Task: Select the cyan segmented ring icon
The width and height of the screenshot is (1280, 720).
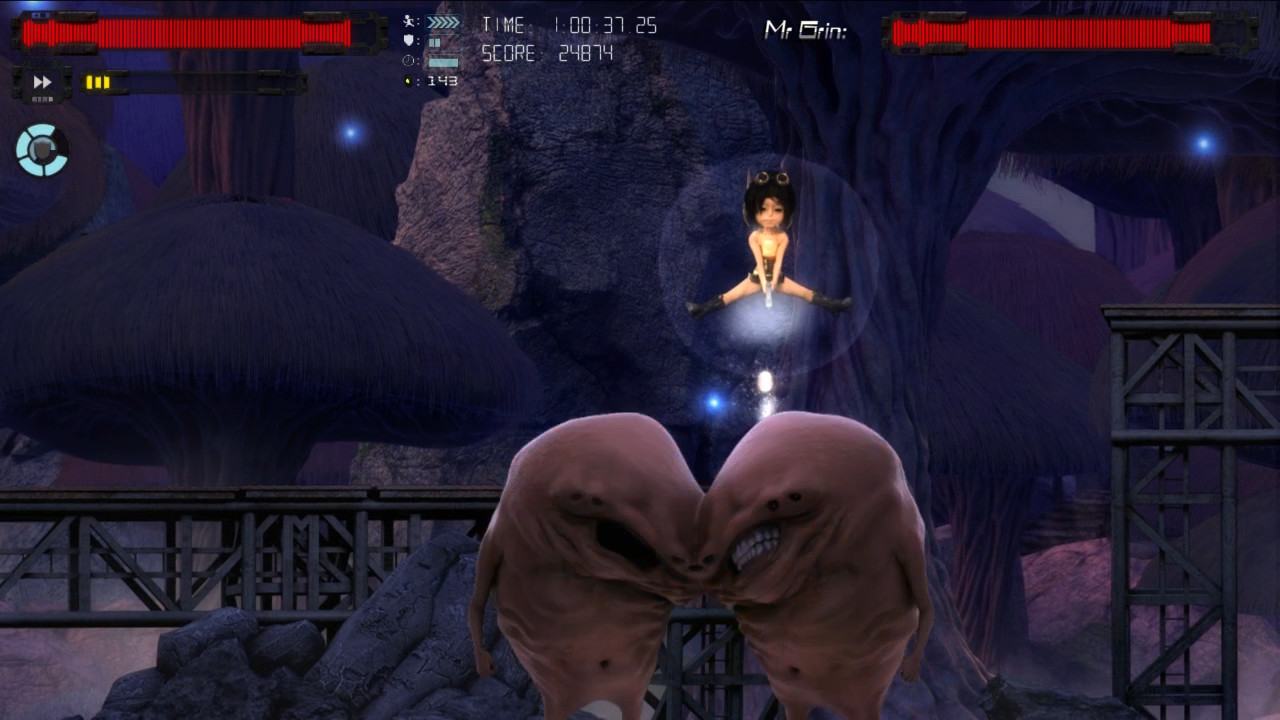Action: click(42, 150)
